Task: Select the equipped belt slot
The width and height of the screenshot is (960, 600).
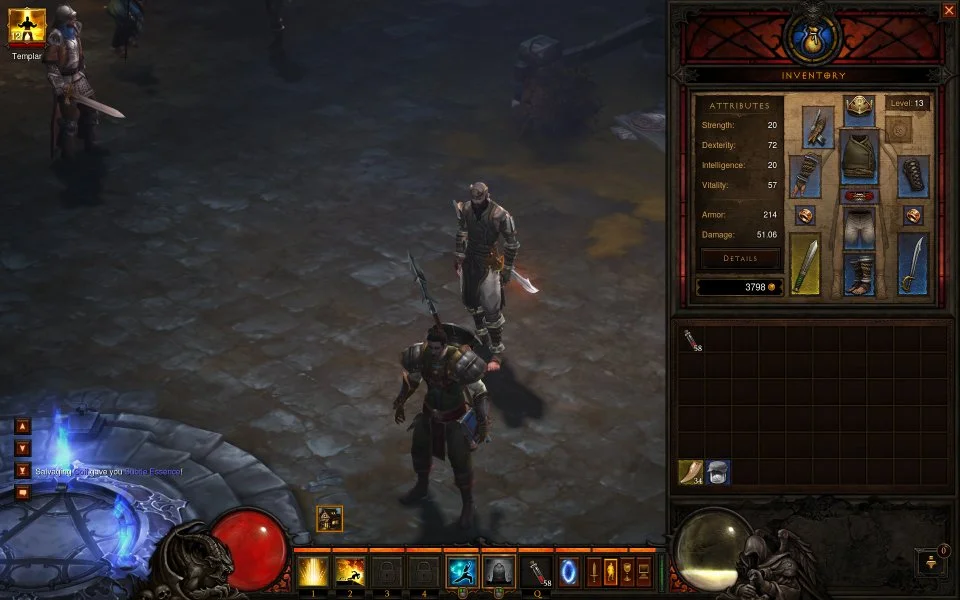Action: click(x=859, y=196)
